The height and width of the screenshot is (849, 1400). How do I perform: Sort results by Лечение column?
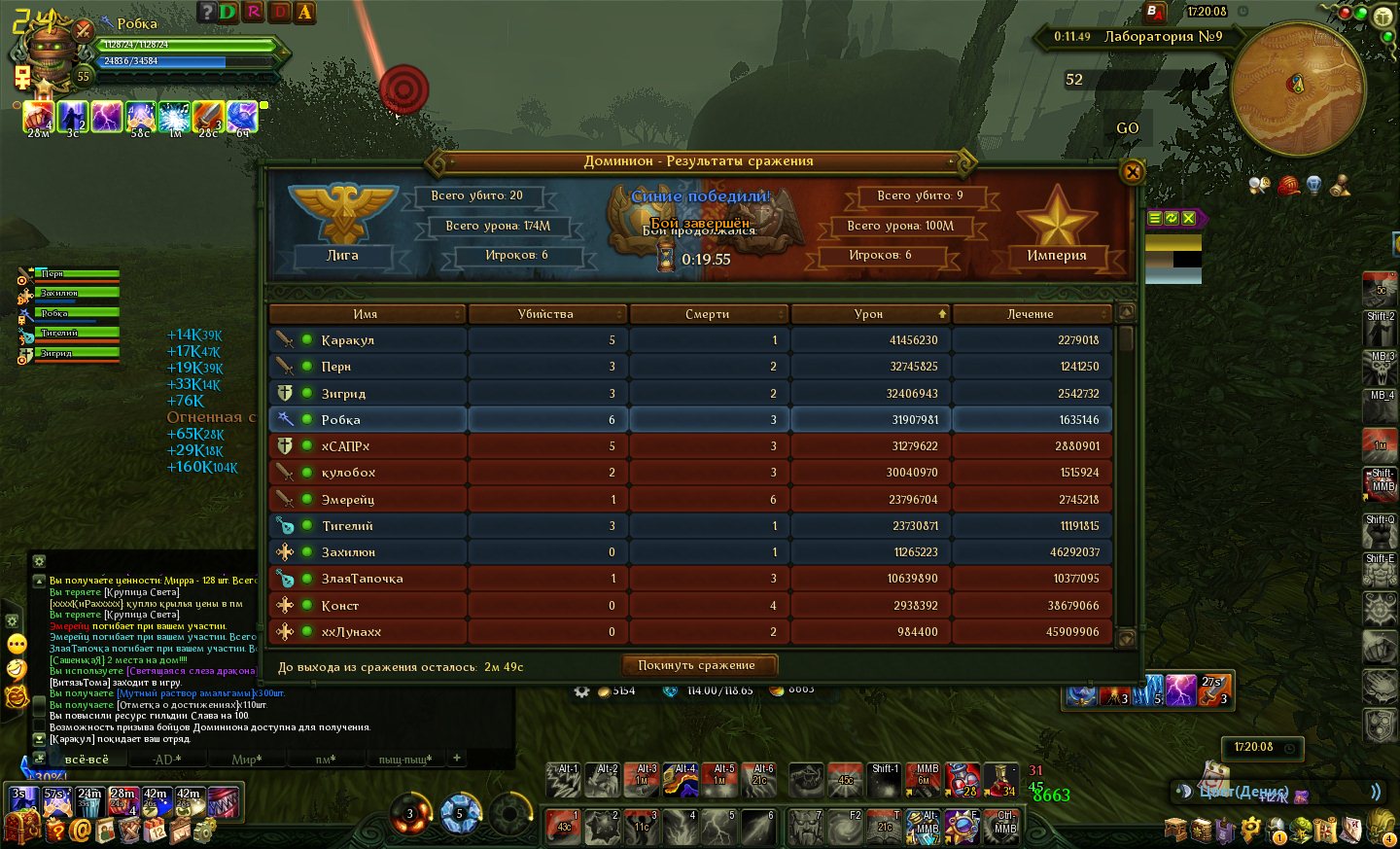1031,314
